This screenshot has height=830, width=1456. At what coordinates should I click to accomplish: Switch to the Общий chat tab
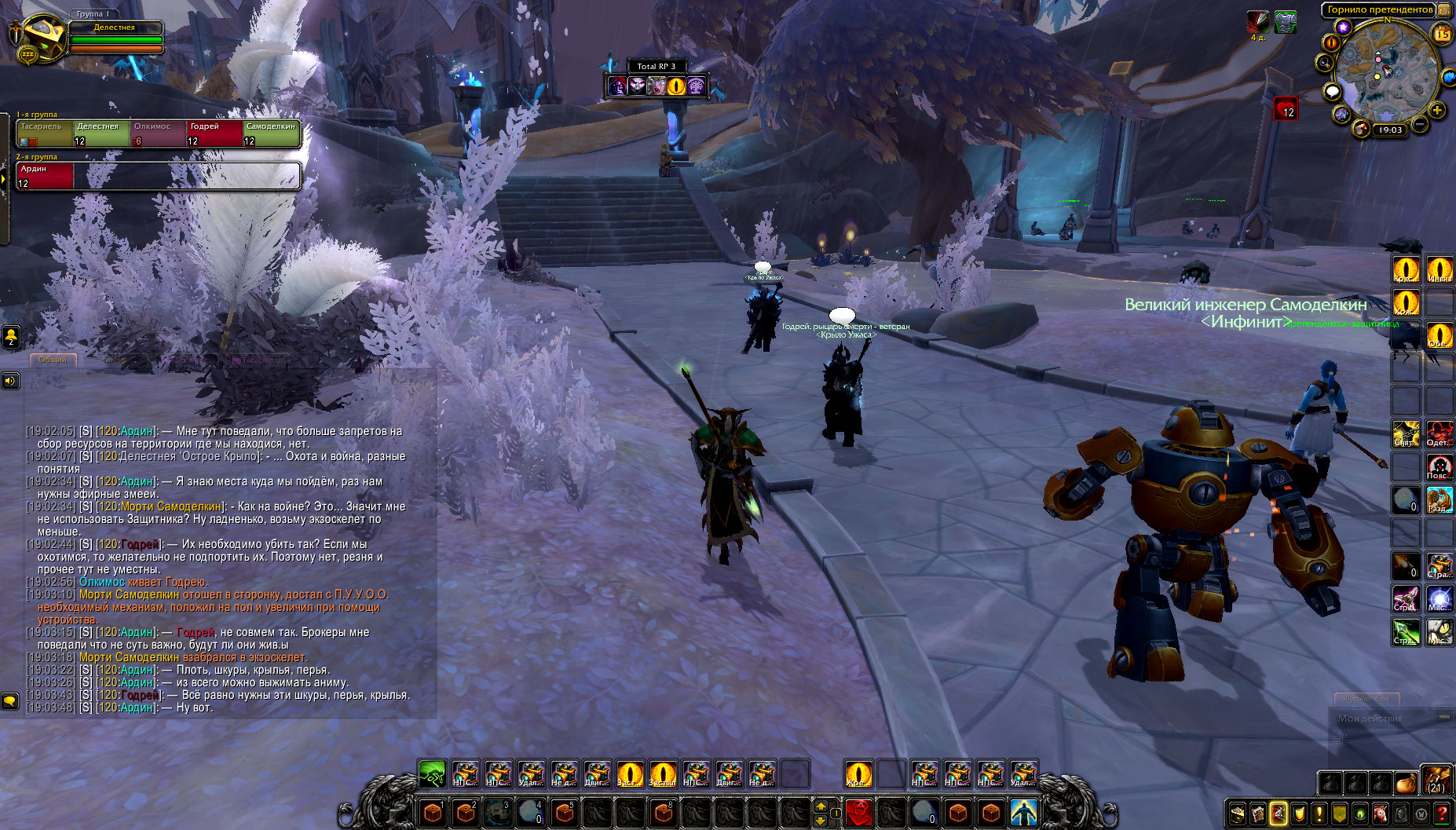[53, 360]
